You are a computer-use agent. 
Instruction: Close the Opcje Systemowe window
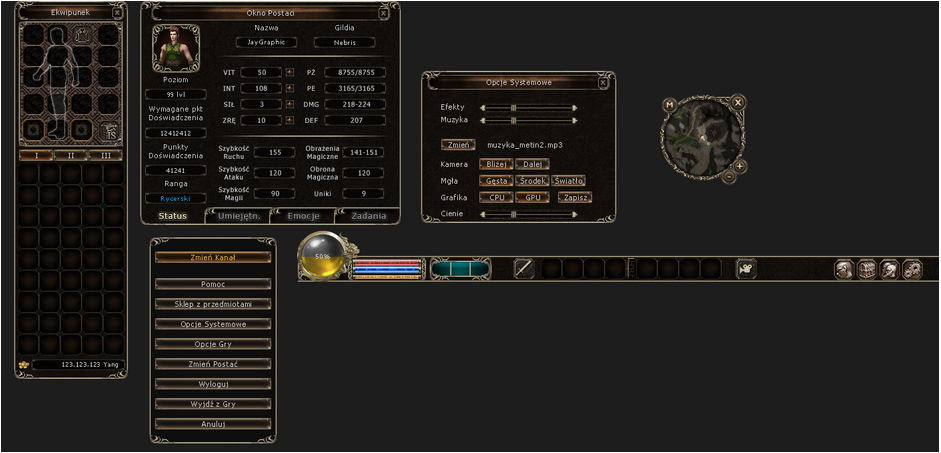pos(601,82)
